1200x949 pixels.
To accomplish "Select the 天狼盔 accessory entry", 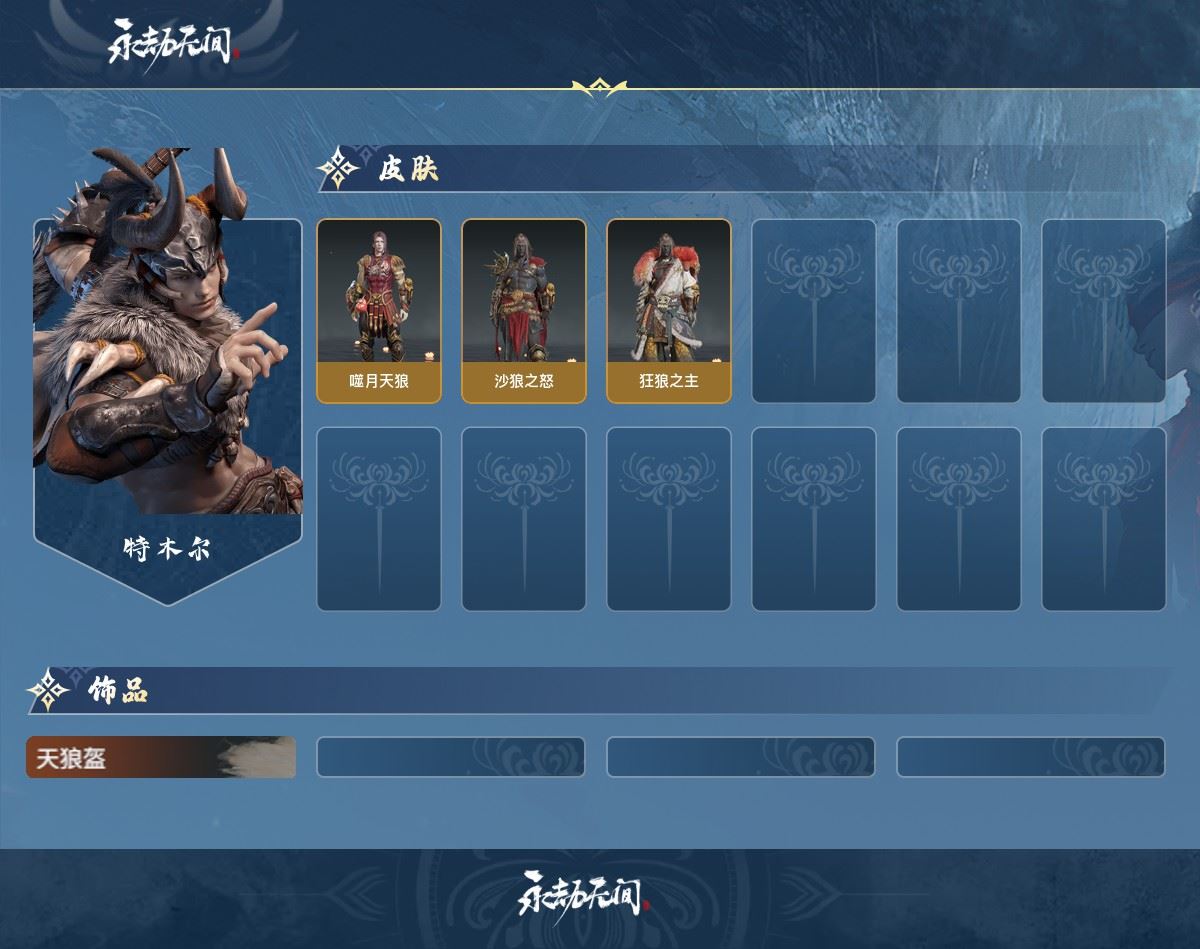I will (161, 758).
